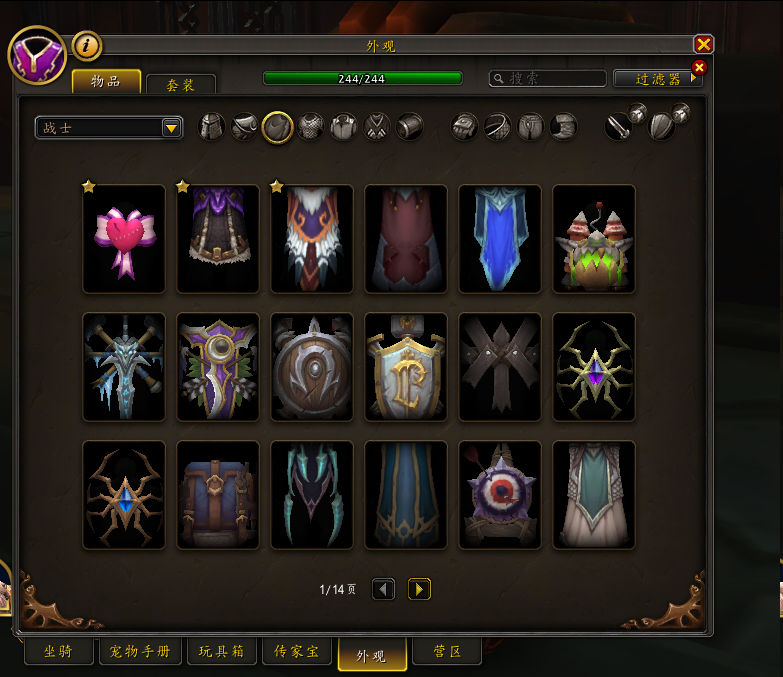Go to the previous appearance page
Viewport: 783px width, 677px height.
(384, 589)
